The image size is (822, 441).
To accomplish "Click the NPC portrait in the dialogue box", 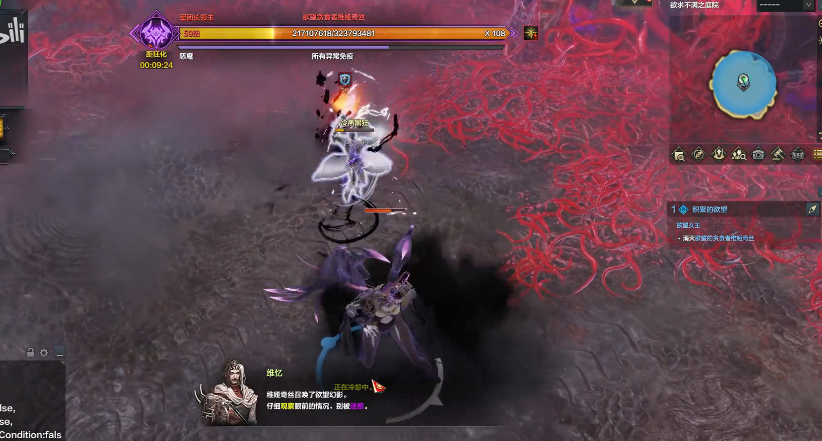I will pyautogui.click(x=232, y=388).
